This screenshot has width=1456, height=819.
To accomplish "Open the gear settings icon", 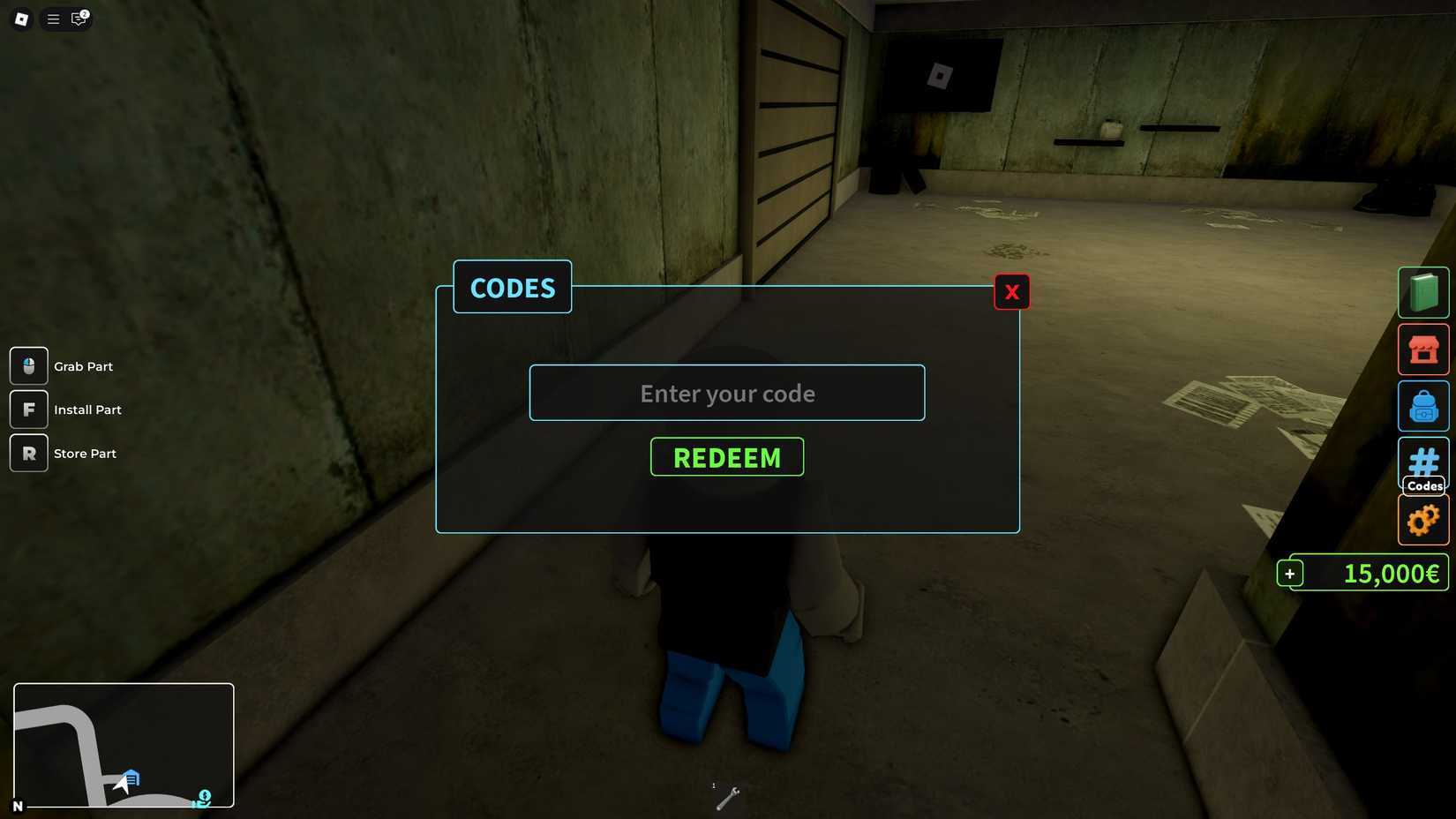I will pos(1422,520).
